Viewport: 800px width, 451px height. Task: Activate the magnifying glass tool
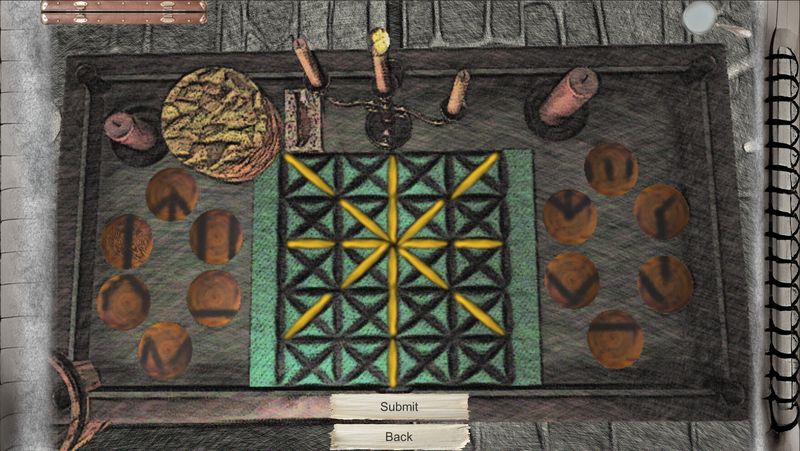702,16
